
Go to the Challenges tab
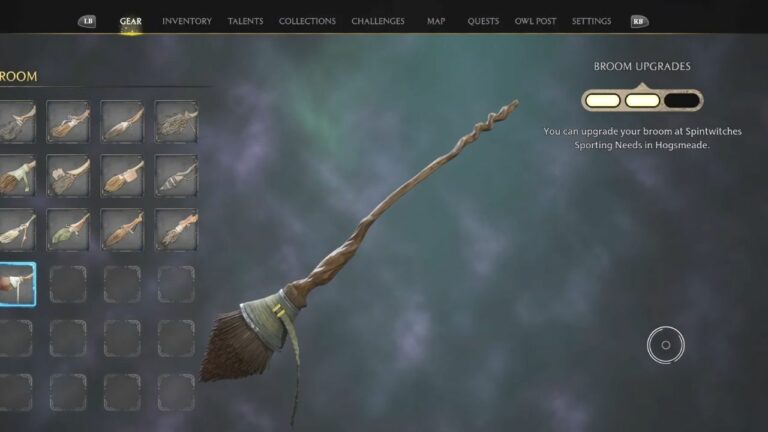(x=378, y=21)
